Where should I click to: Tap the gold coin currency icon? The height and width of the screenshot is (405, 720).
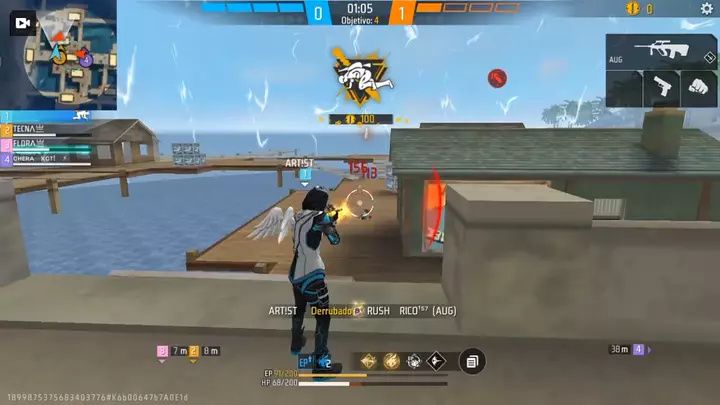[x=631, y=9]
